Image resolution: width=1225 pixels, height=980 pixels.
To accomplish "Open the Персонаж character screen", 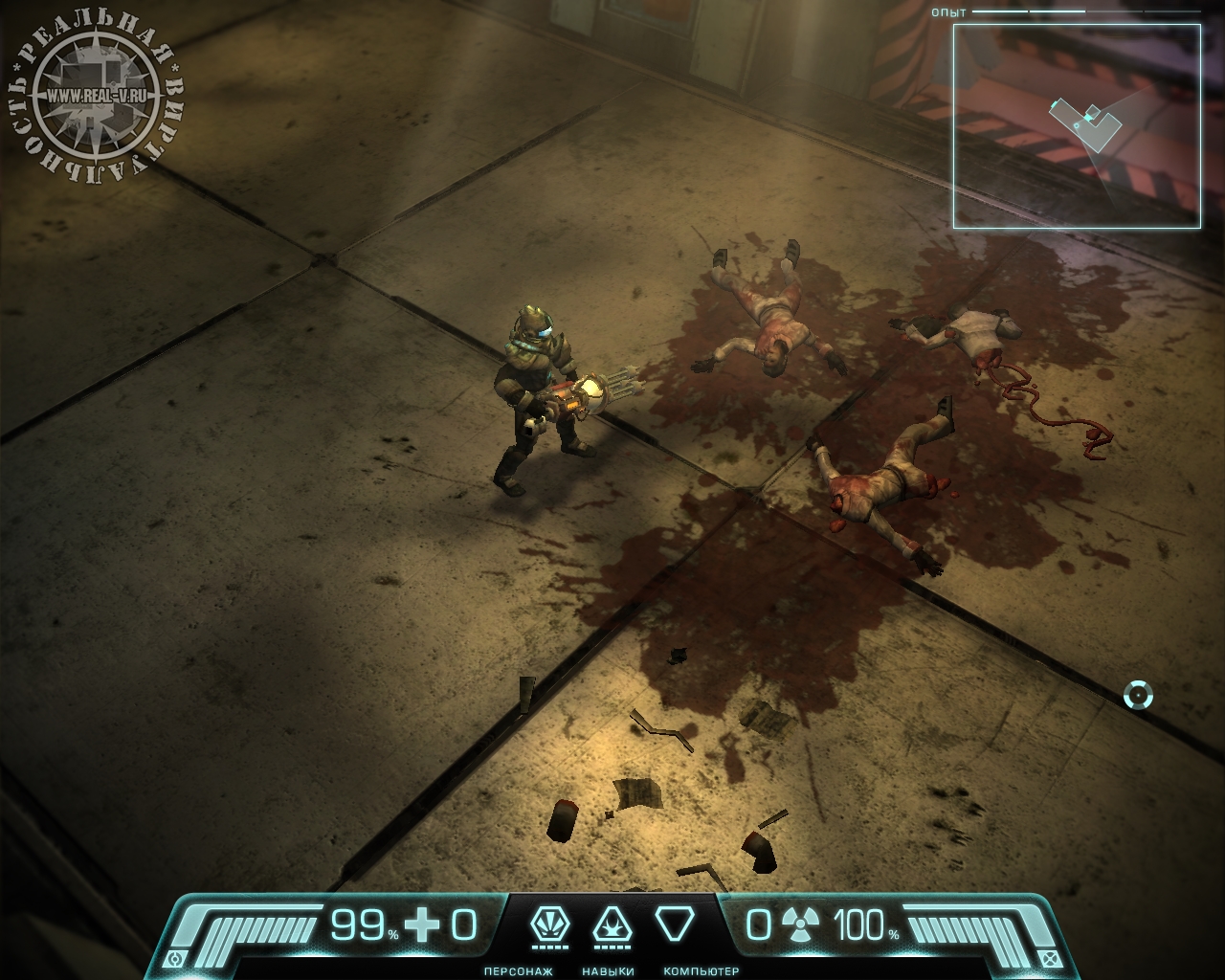I will coord(546,926).
